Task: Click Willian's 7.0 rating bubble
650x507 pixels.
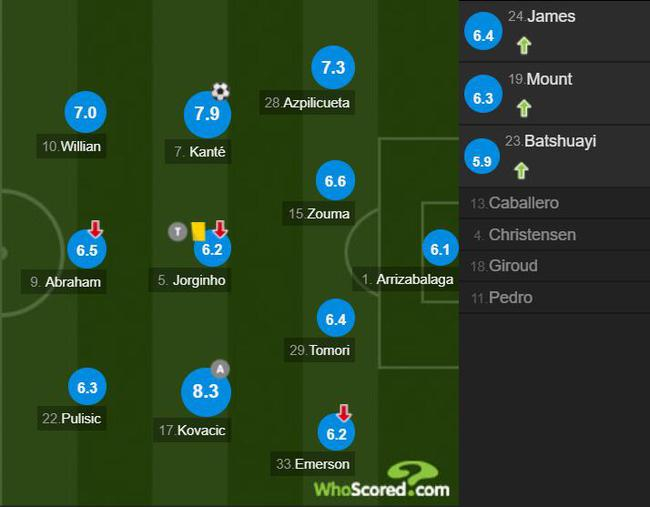Action: click(x=85, y=113)
